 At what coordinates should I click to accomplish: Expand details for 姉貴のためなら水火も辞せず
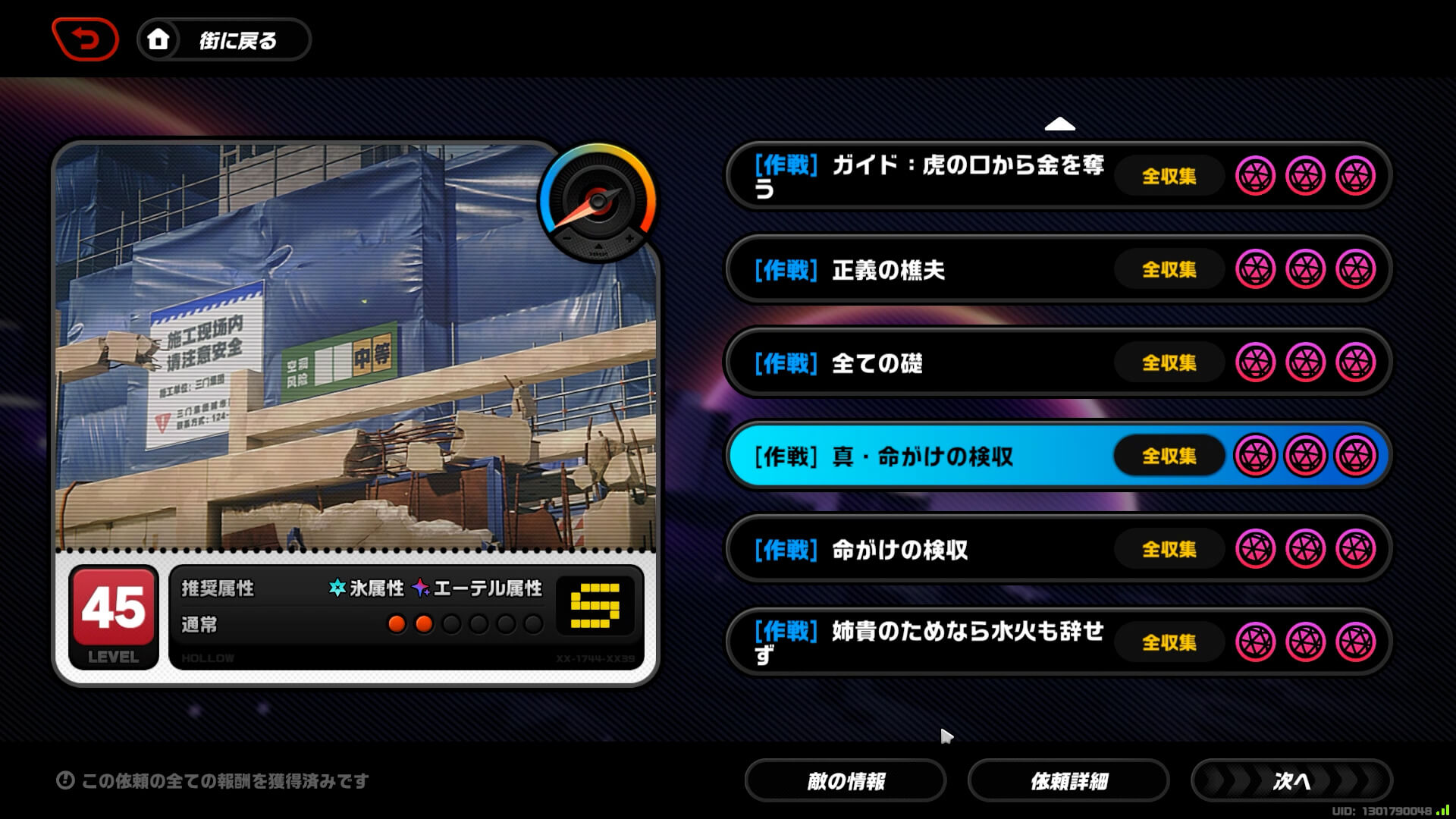[910, 641]
